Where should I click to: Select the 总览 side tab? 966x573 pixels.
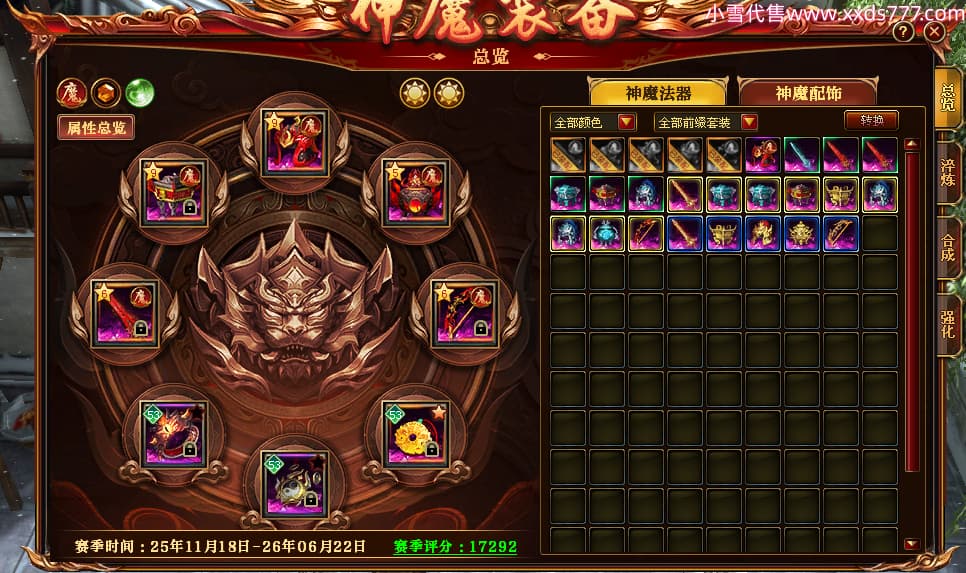click(x=948, y=96)
